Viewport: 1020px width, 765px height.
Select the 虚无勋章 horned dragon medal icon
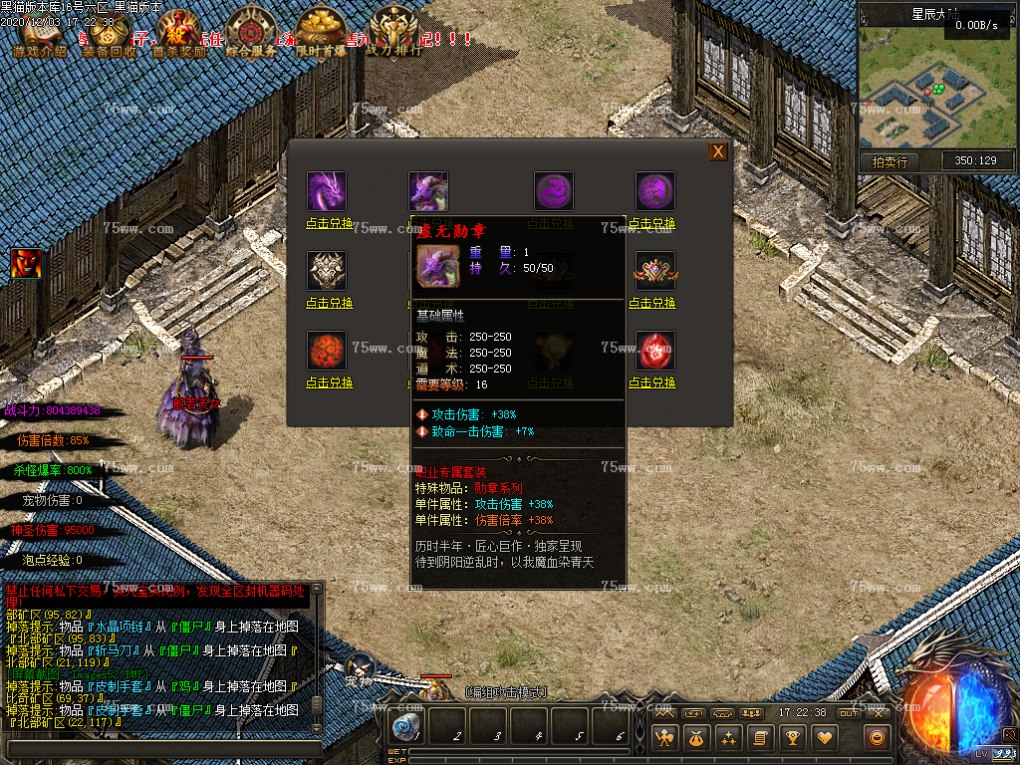pos(428,190)
